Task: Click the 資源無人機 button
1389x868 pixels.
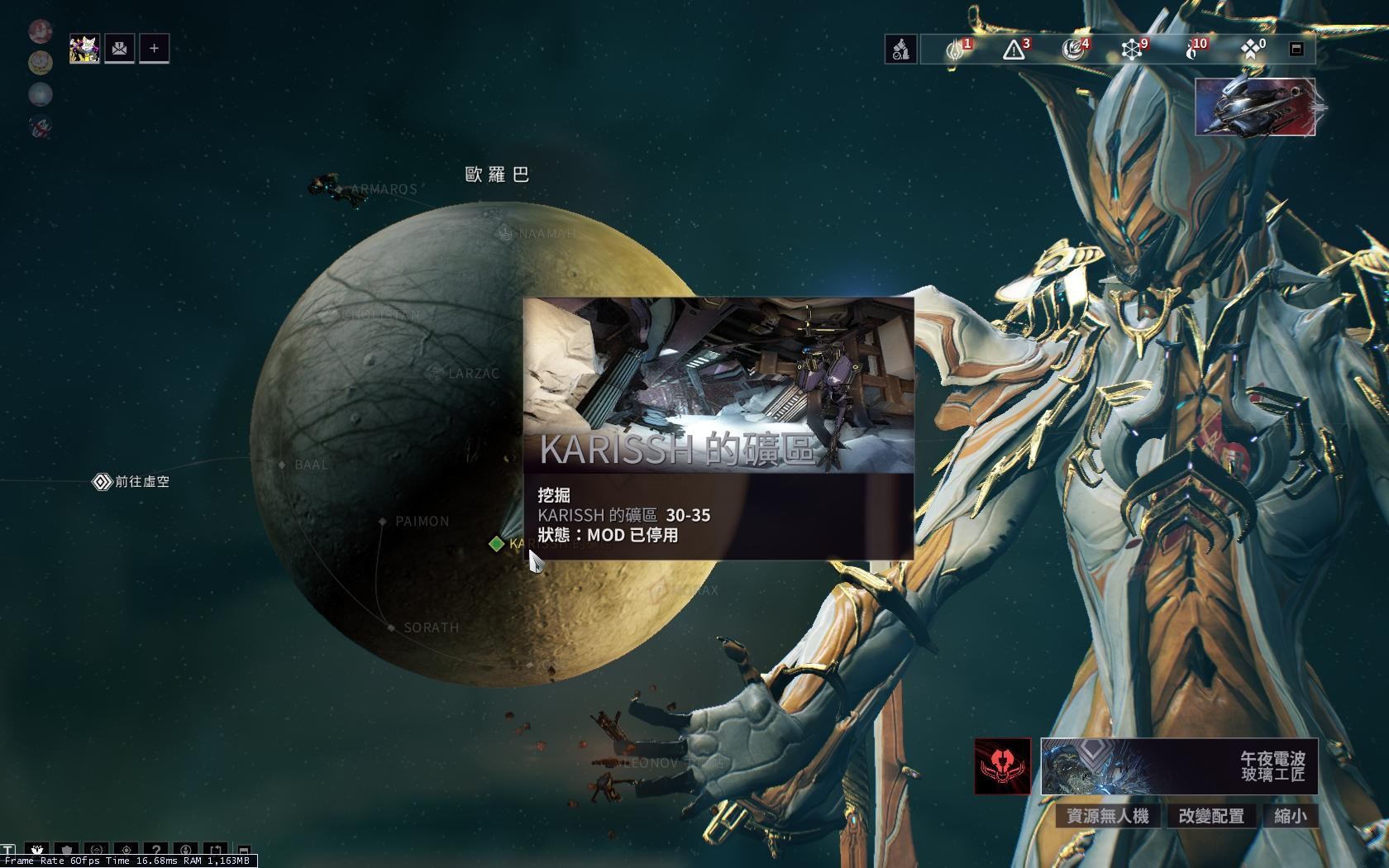Action: coord(1108,816)
